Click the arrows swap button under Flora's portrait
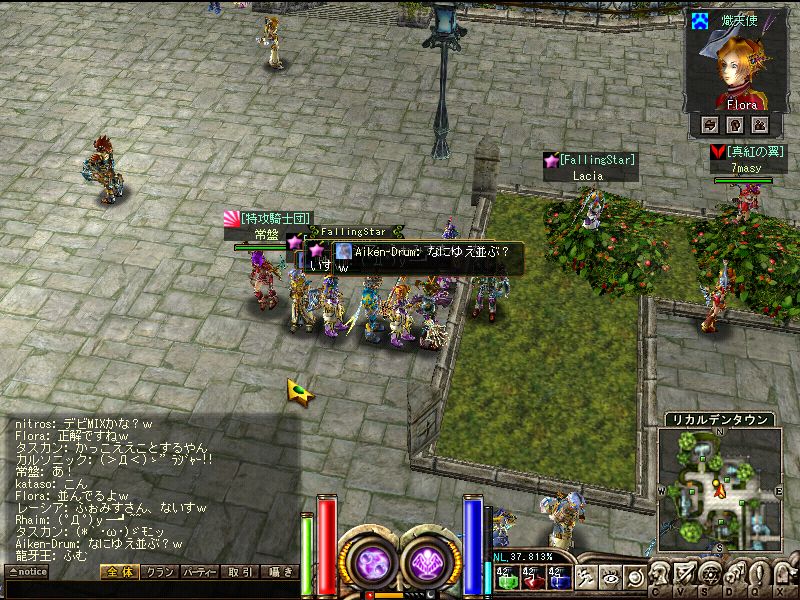Screen dimensions: 800x600 click(x=710, y=124)
